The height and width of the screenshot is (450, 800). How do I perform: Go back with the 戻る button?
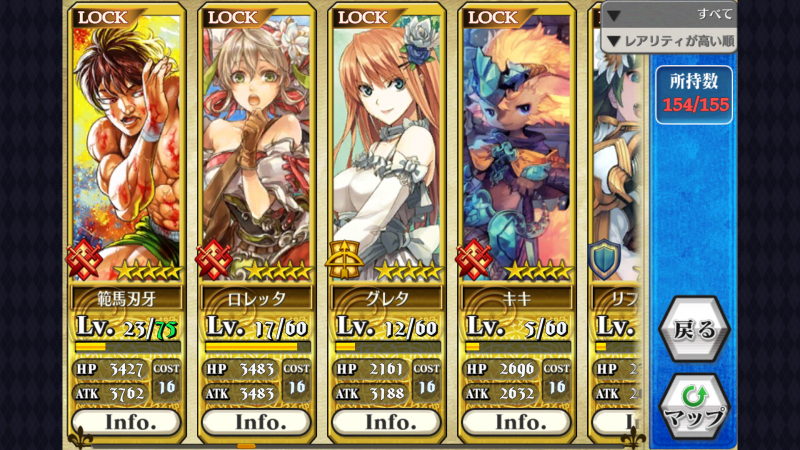pos(694,330)
